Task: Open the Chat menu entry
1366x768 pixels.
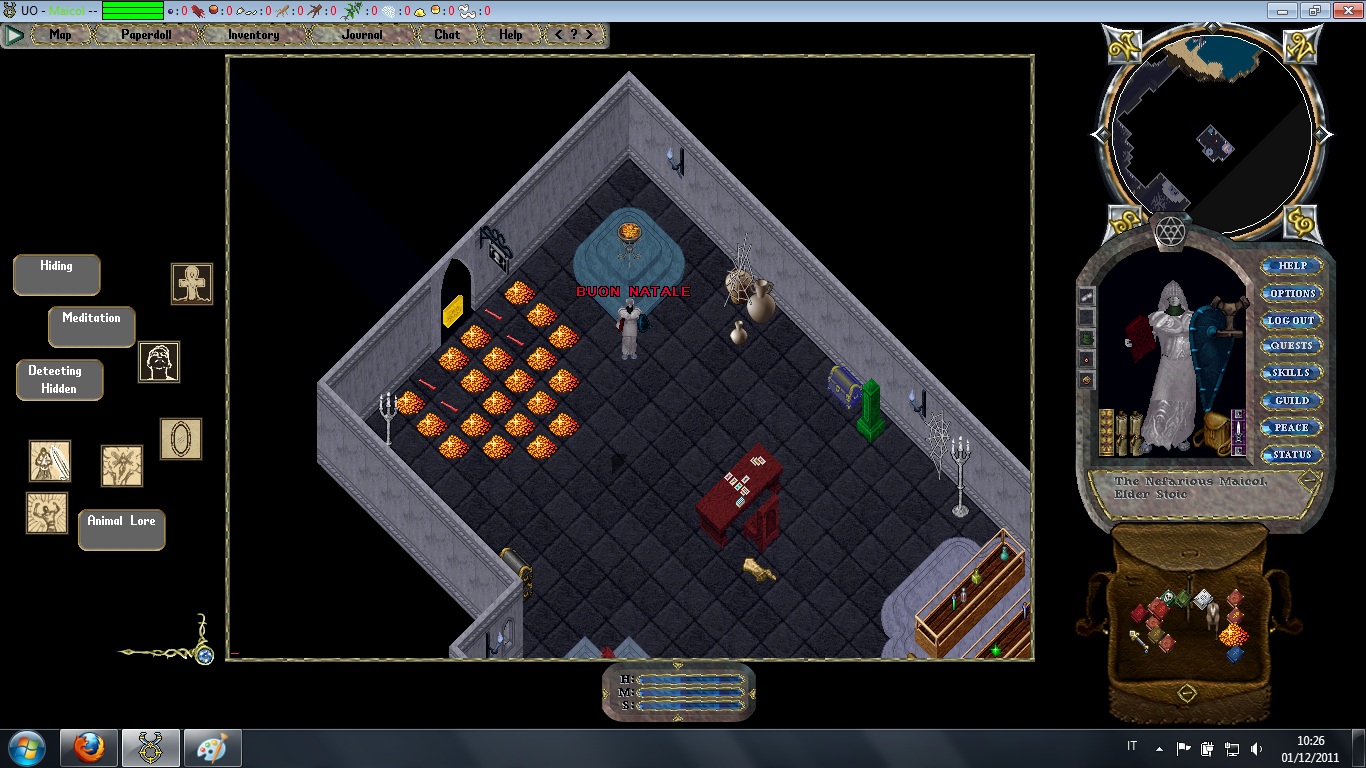Action: click(x=447, y=35)
